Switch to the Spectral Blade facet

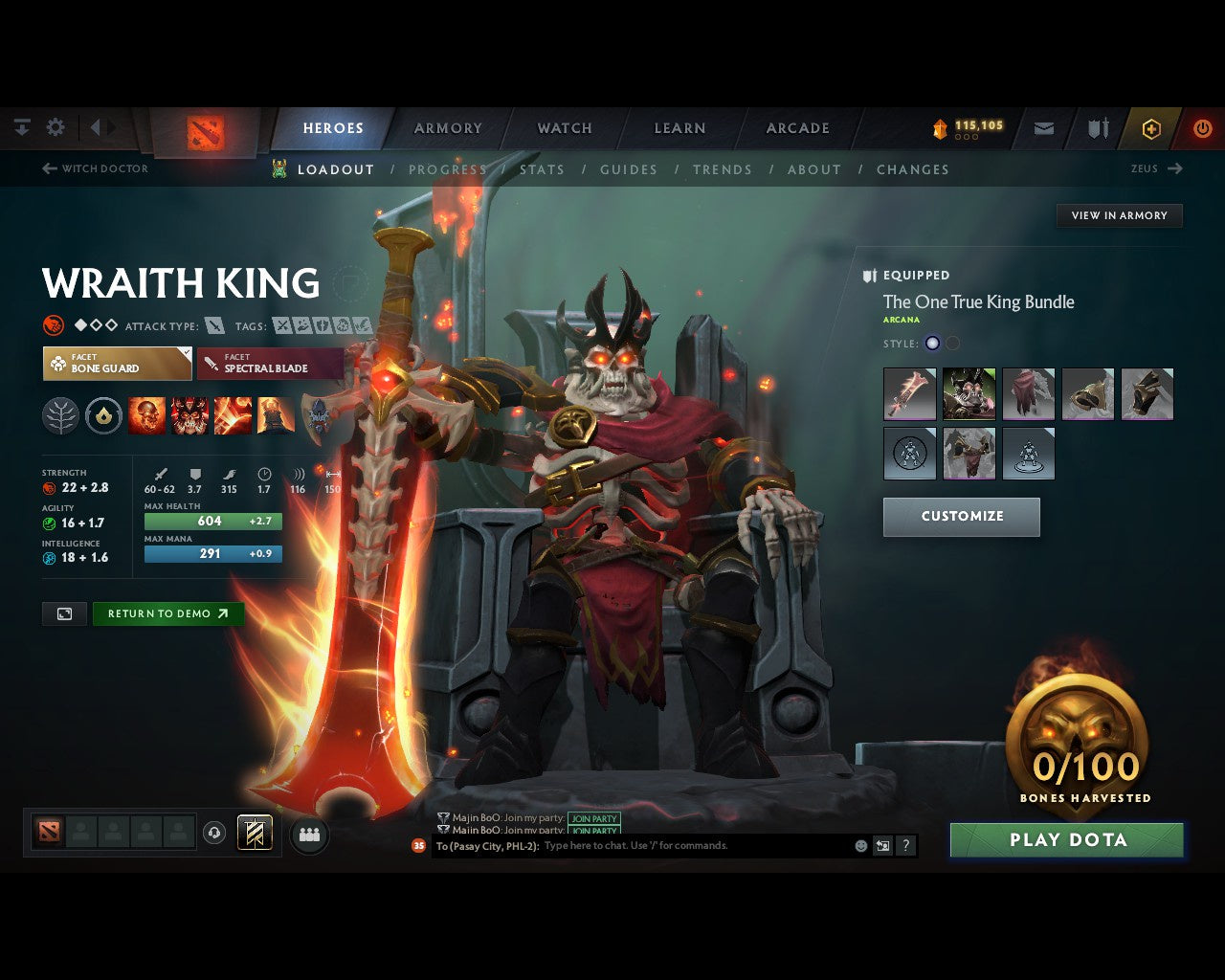point(271,365)
